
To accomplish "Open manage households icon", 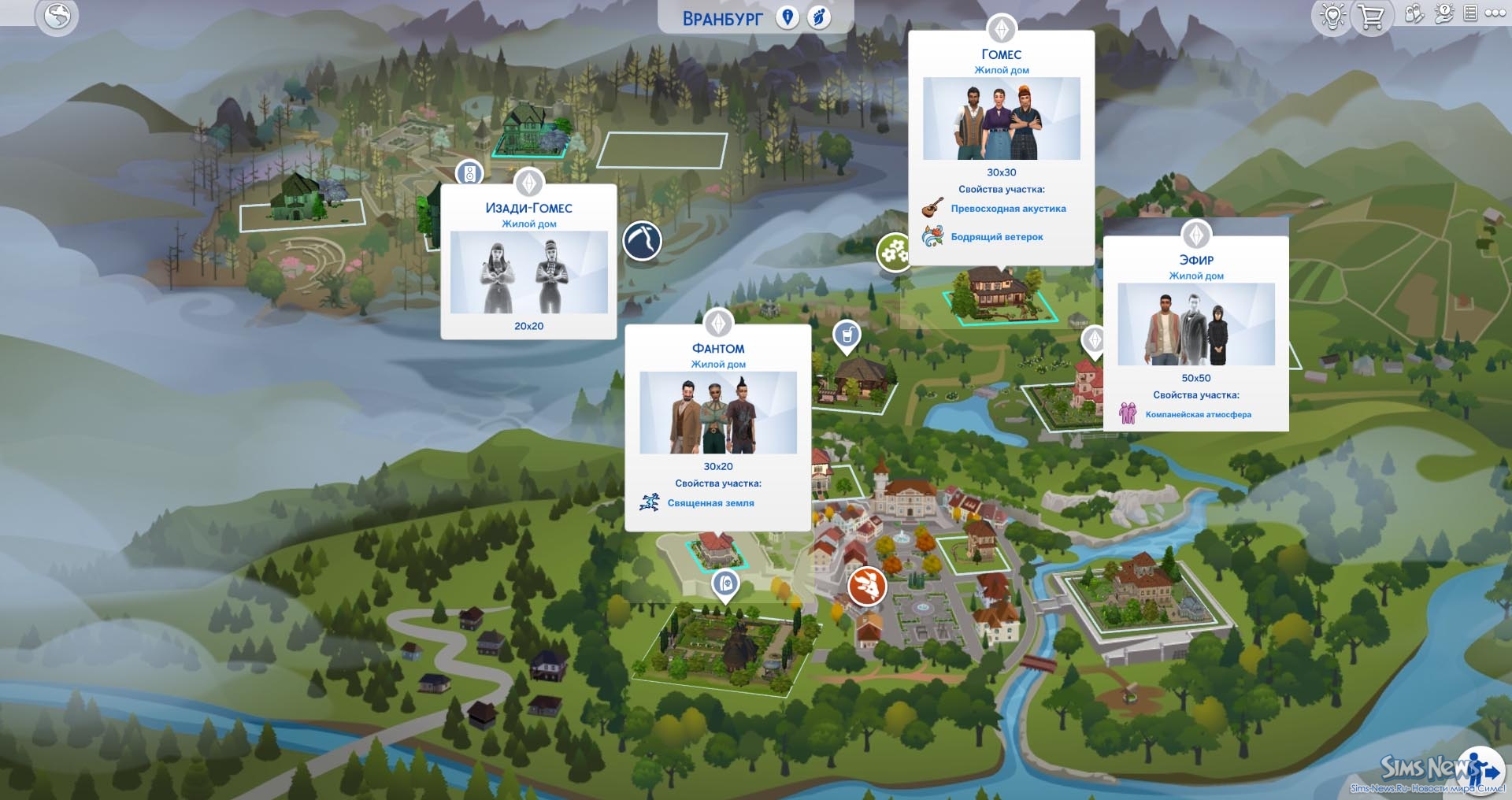I will coord(1414,14).
